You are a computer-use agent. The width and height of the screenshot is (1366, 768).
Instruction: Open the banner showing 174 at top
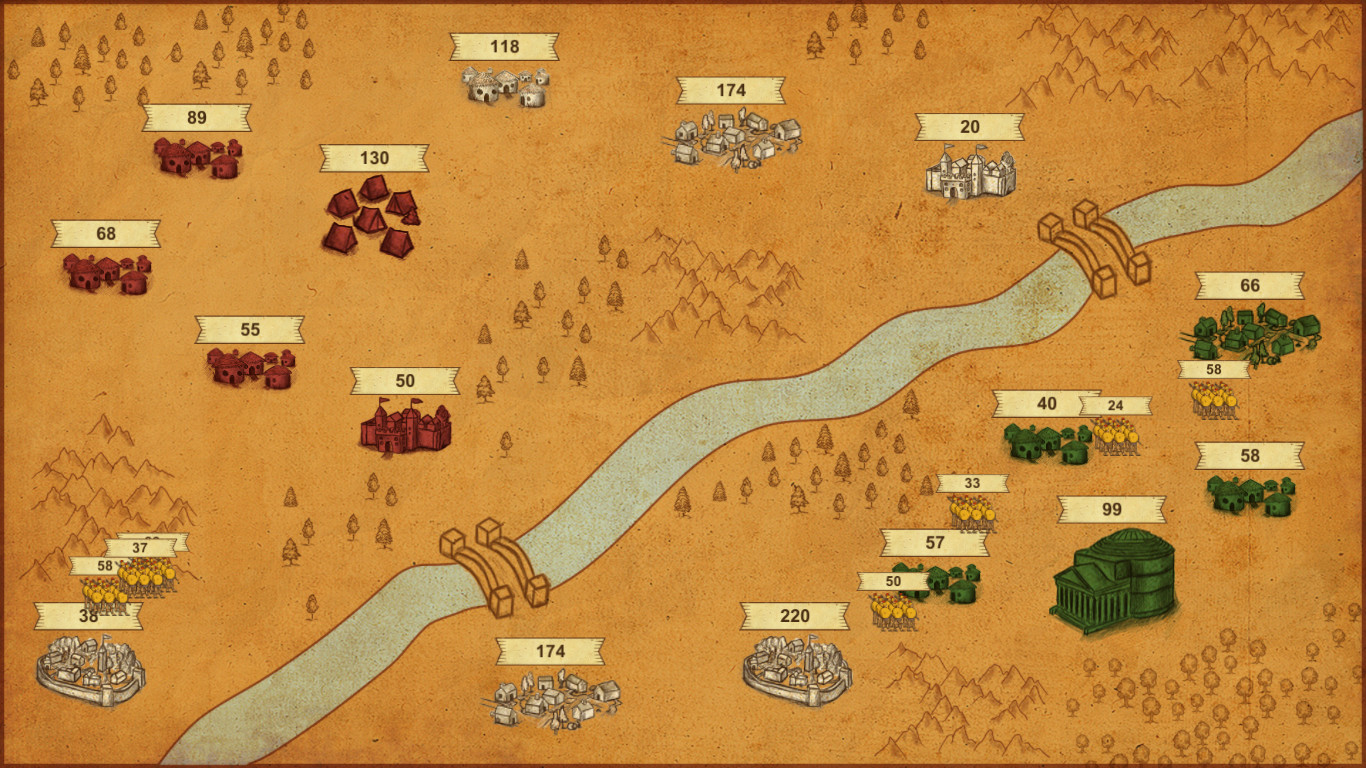pyautogui.click(x=729, y=89)
